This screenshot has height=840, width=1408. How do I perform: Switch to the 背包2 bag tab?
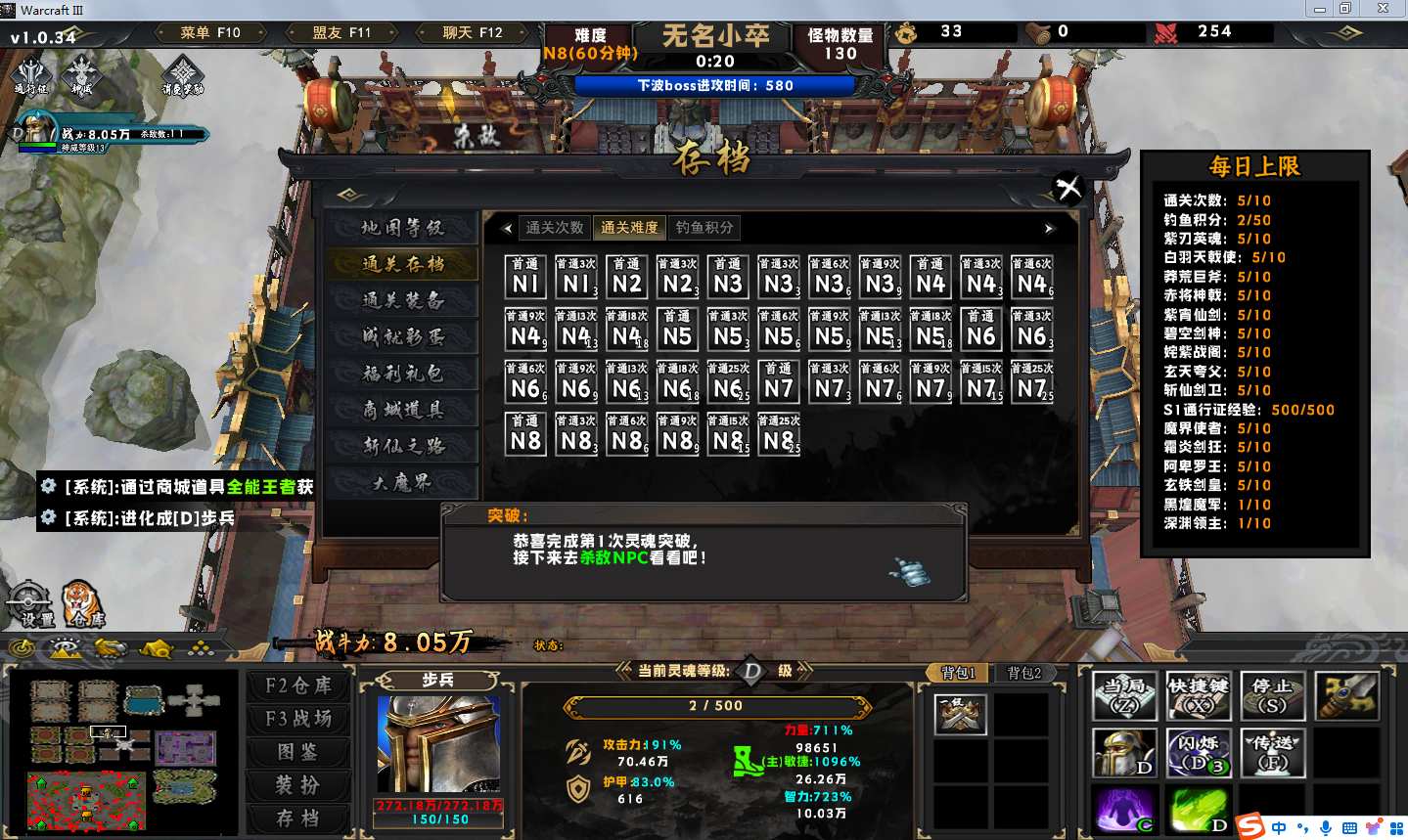point(1024,673)
